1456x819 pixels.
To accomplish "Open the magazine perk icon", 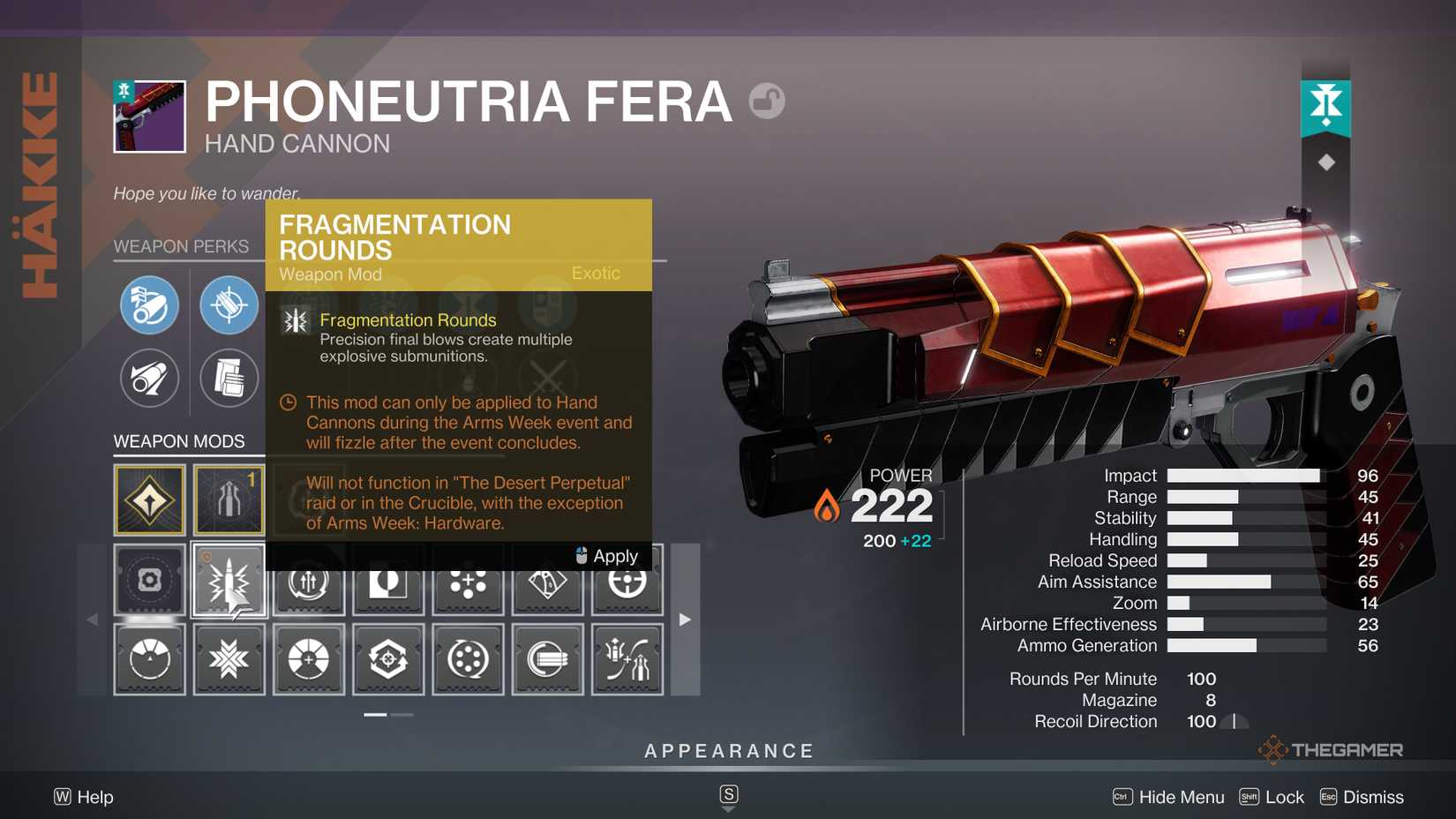I will point(228,379).
